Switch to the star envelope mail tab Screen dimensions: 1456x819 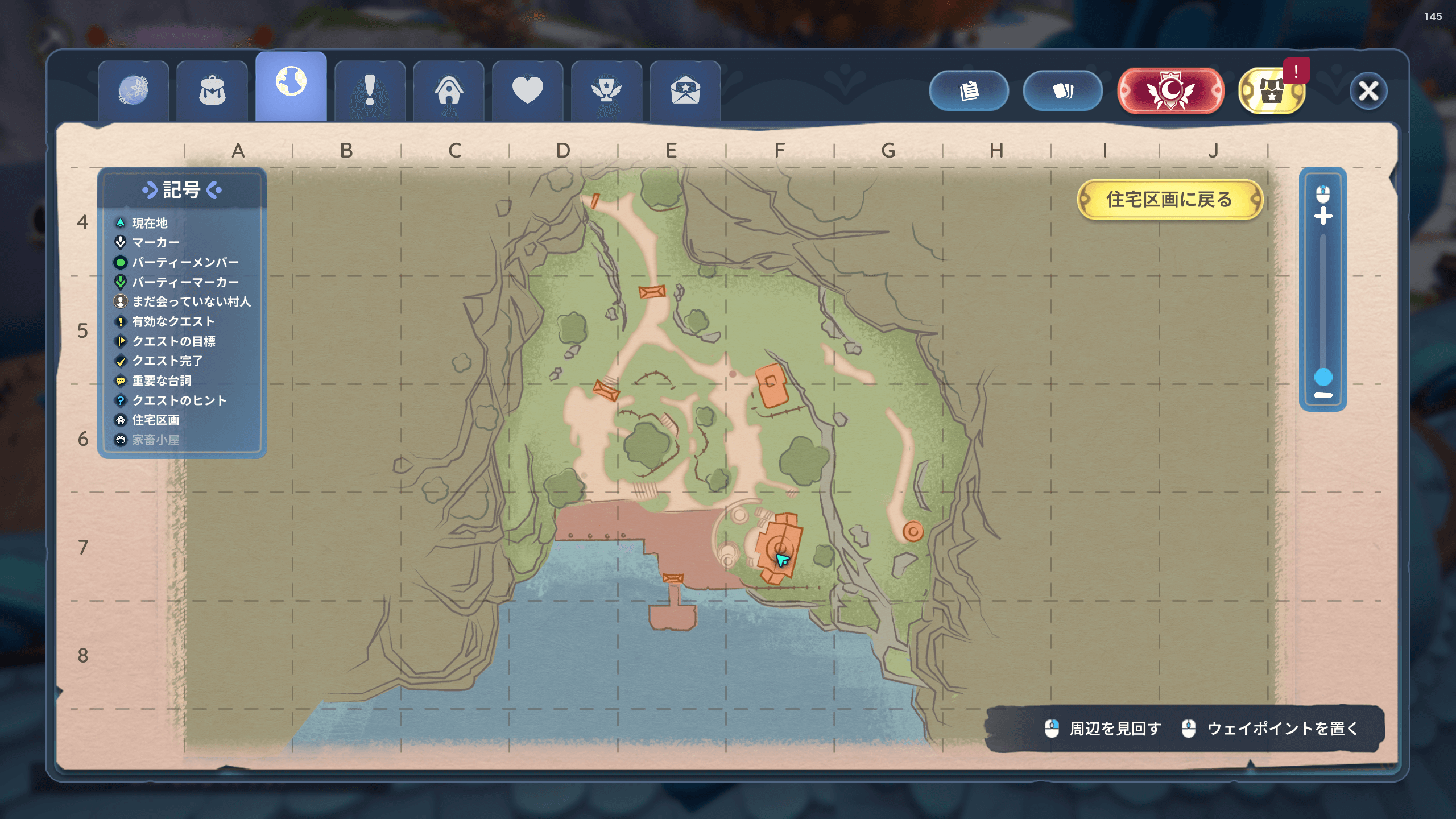(x=685, y=91)
